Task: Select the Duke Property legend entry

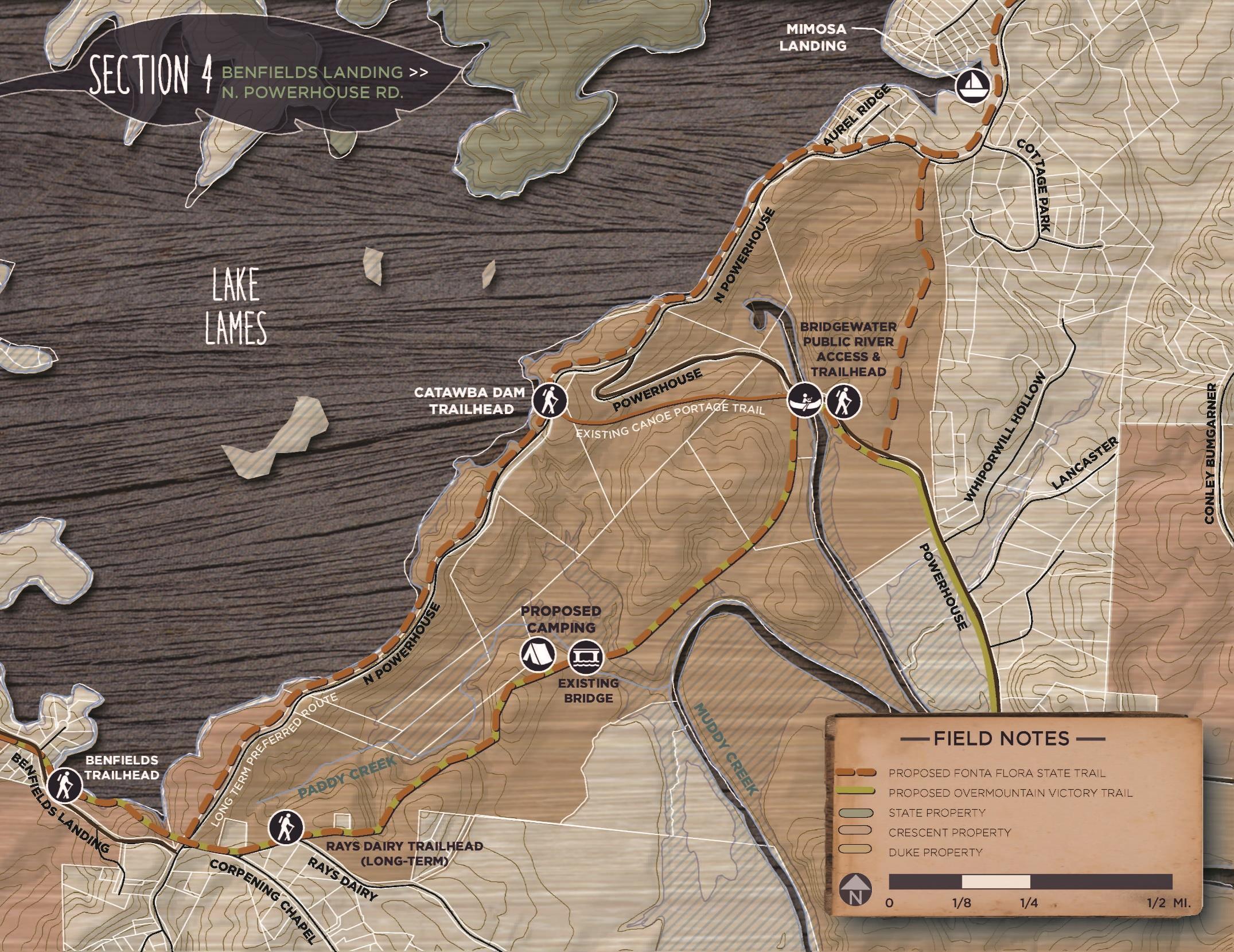Action: point(935,852)
